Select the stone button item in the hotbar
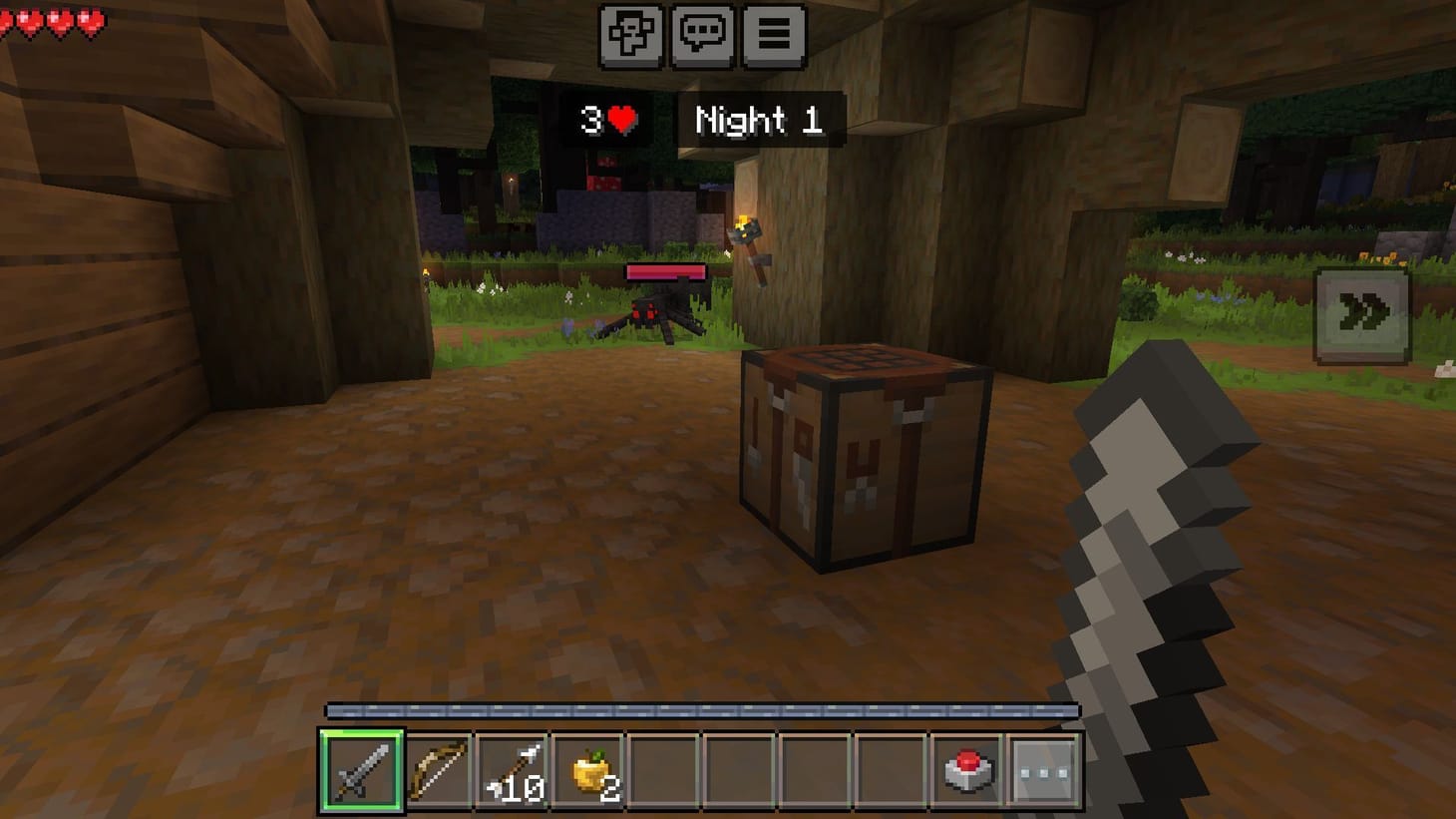This screenshot has height=819, width=1456. point(965,770)
